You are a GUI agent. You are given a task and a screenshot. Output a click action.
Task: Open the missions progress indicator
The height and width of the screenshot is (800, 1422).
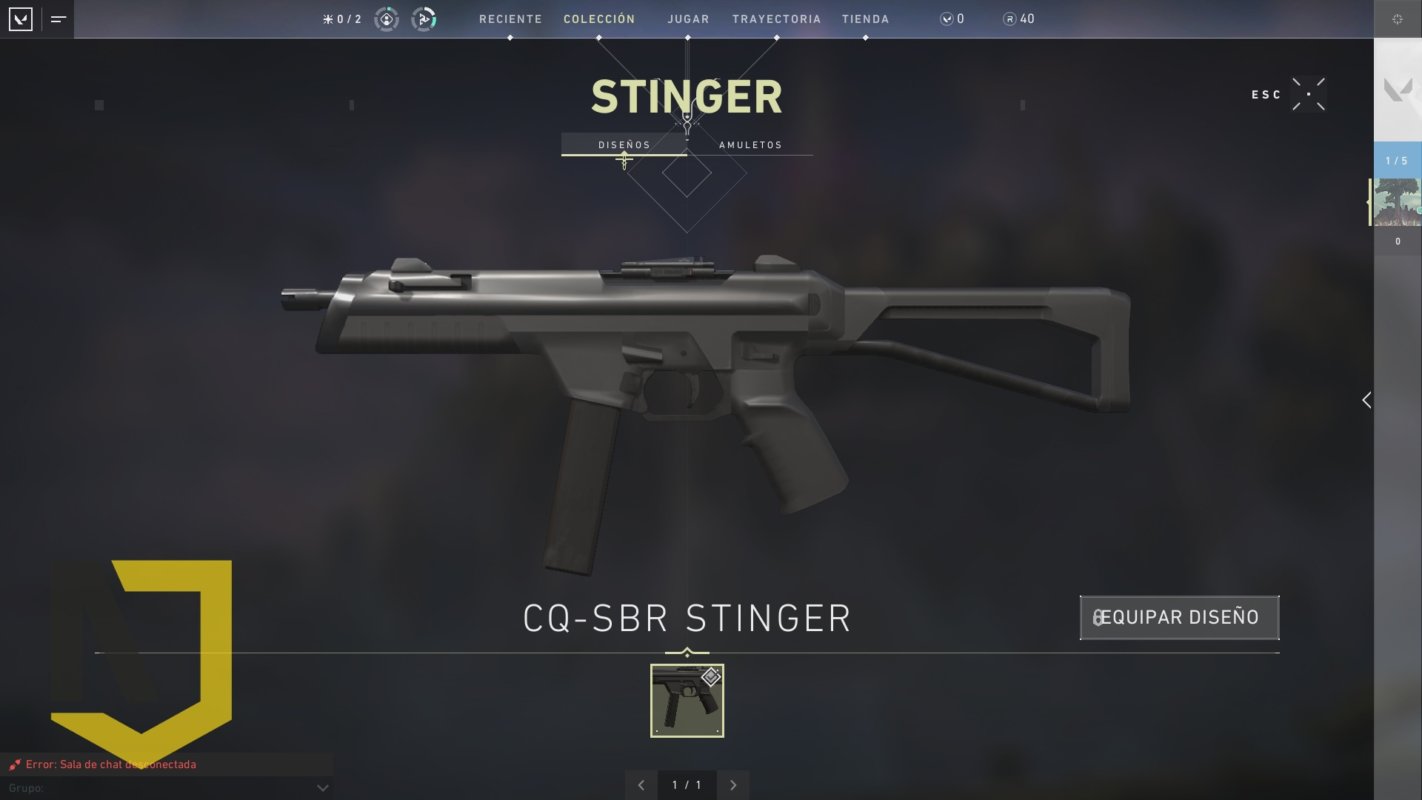click(342, 19)
